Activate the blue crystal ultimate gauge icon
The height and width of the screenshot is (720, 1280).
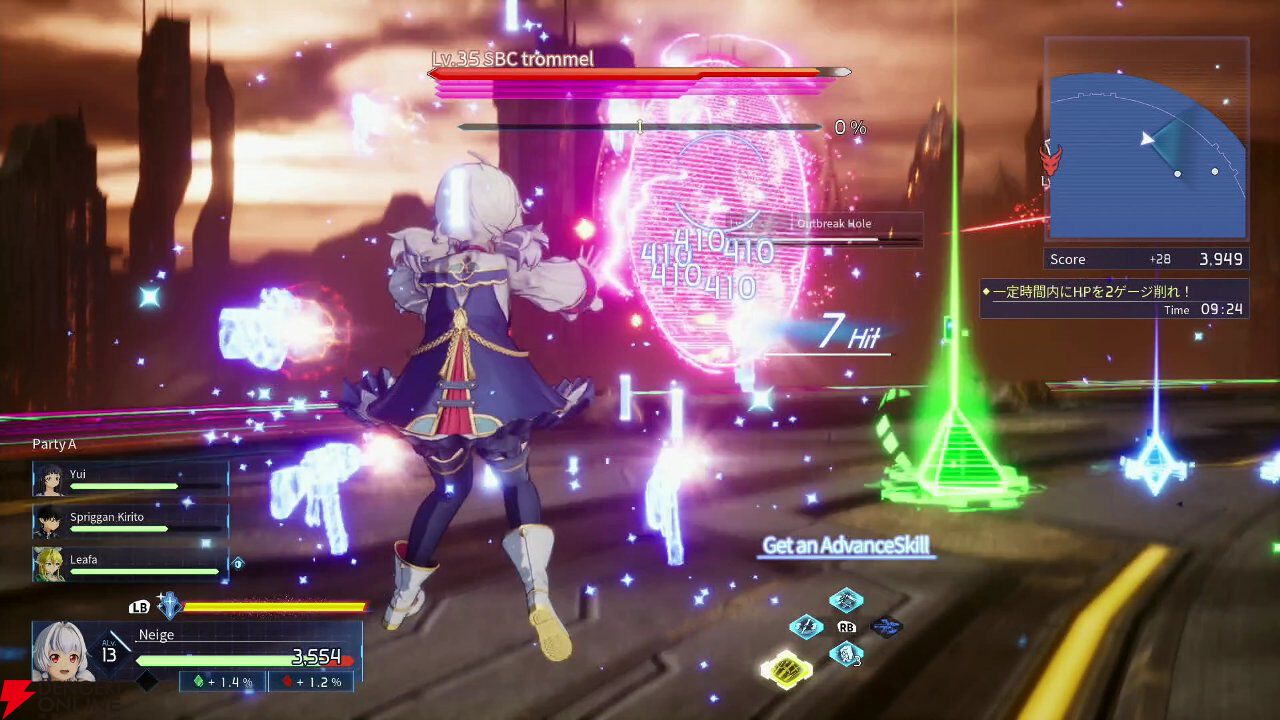point(170,606)
